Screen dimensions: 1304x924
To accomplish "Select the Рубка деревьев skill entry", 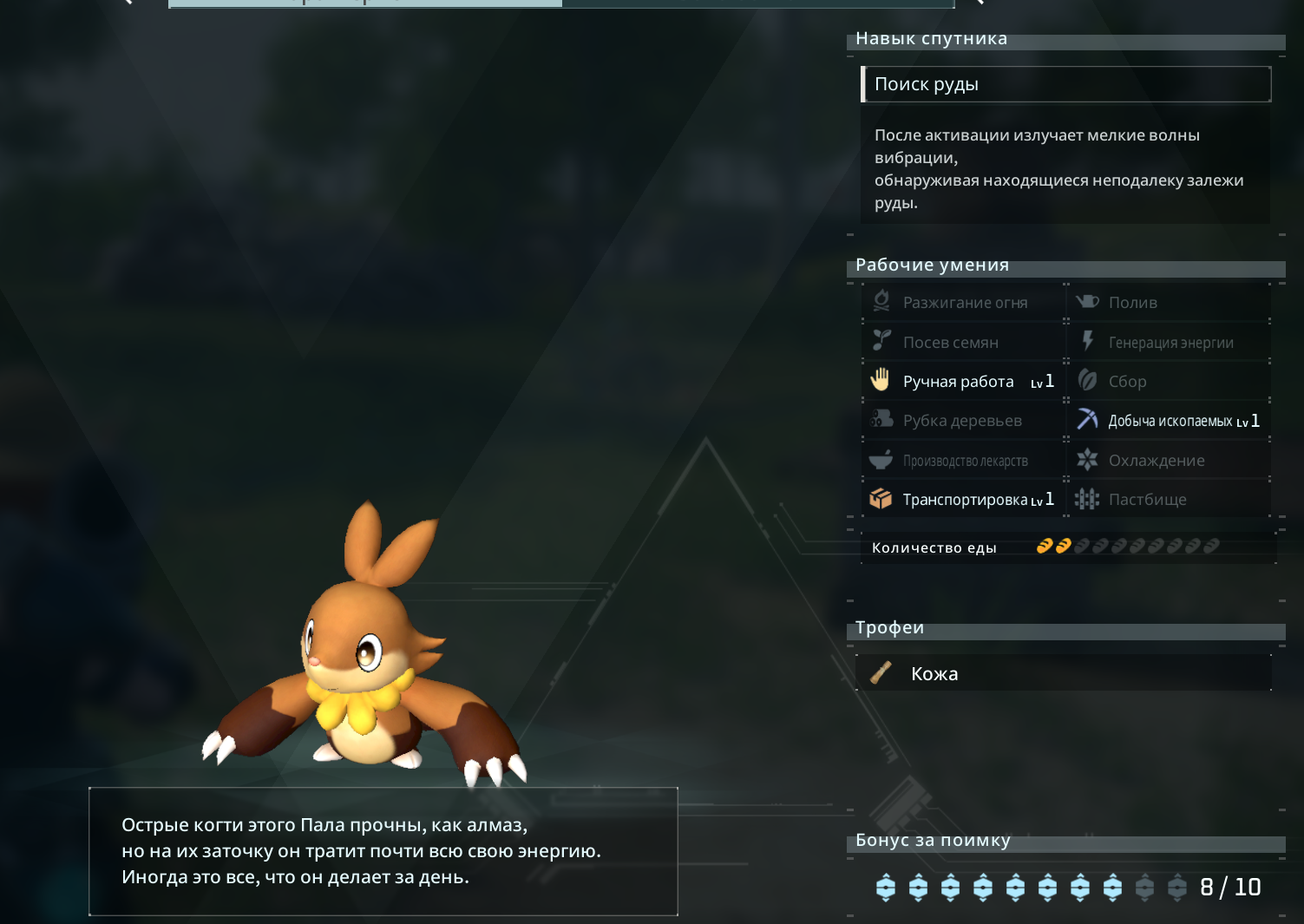I will (963, 421).
